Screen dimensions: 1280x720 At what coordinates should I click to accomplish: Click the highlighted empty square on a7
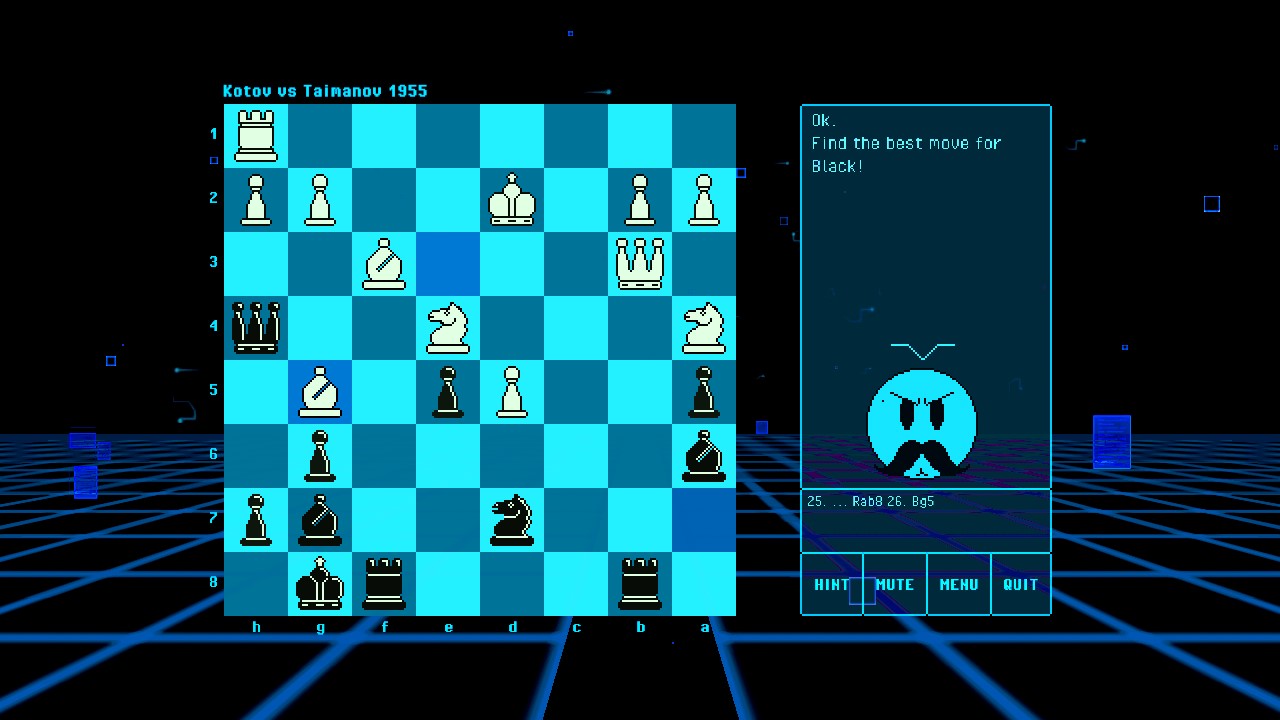[x=704, y=518]
